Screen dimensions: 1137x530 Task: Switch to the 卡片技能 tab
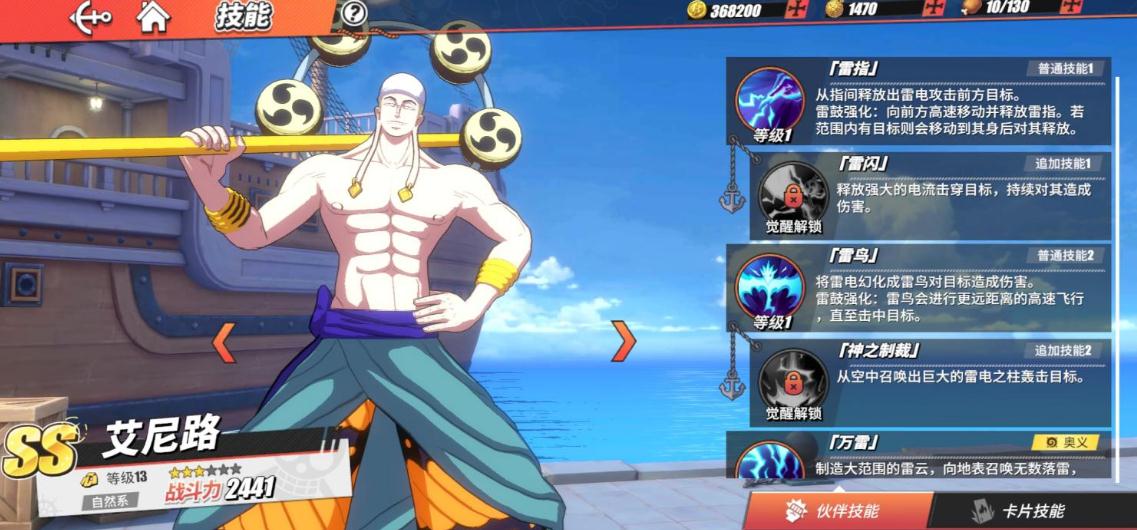coord(1020,510)
